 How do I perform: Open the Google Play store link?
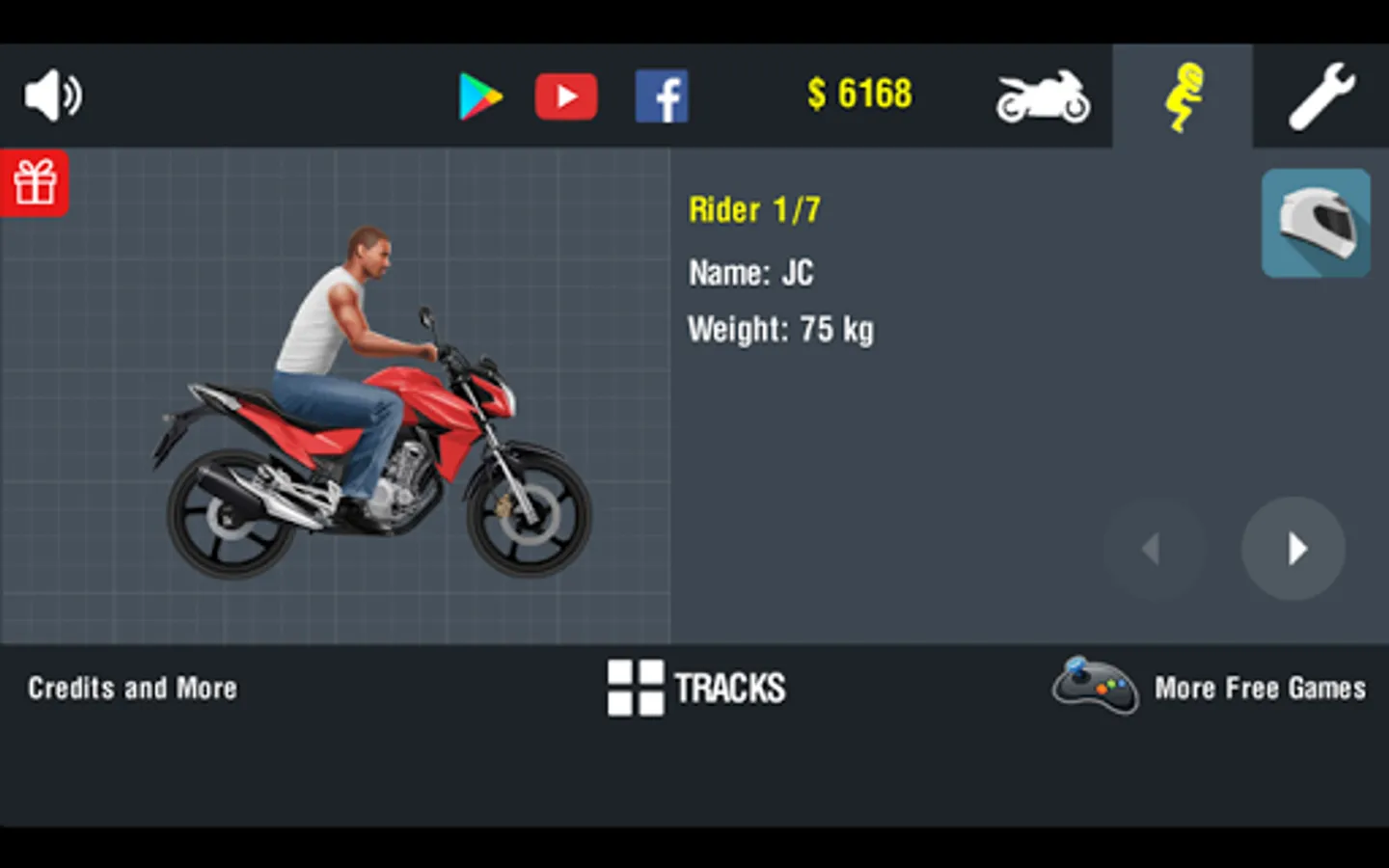[482, 95]
